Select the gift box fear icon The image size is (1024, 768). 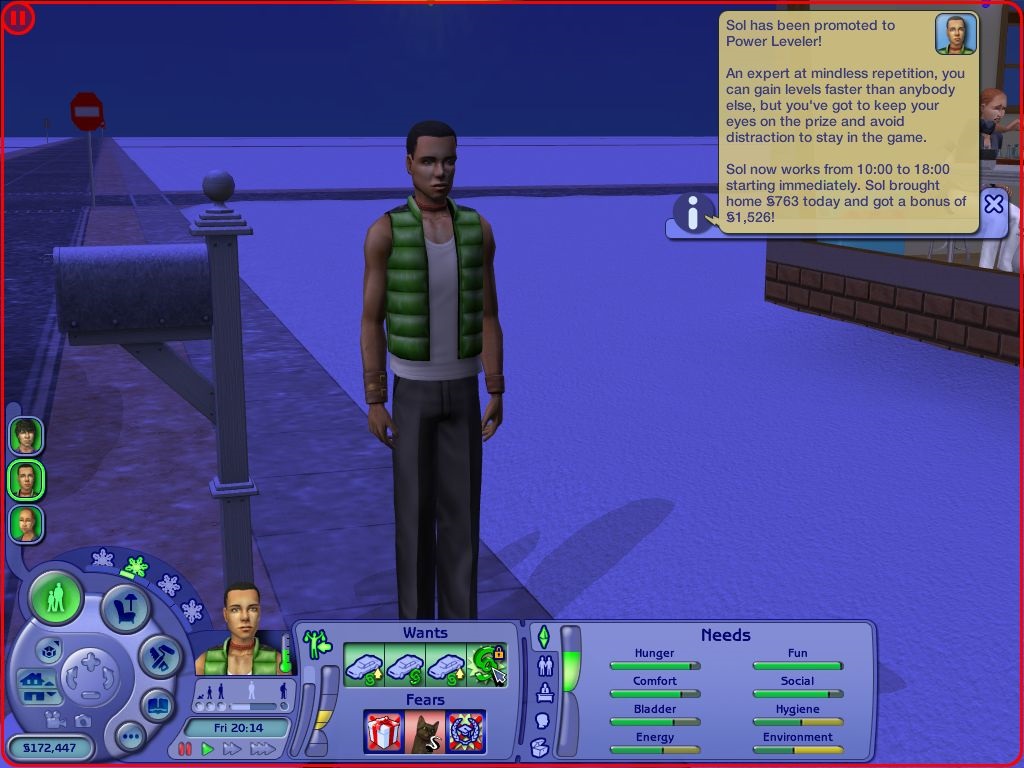pos(383,732)
